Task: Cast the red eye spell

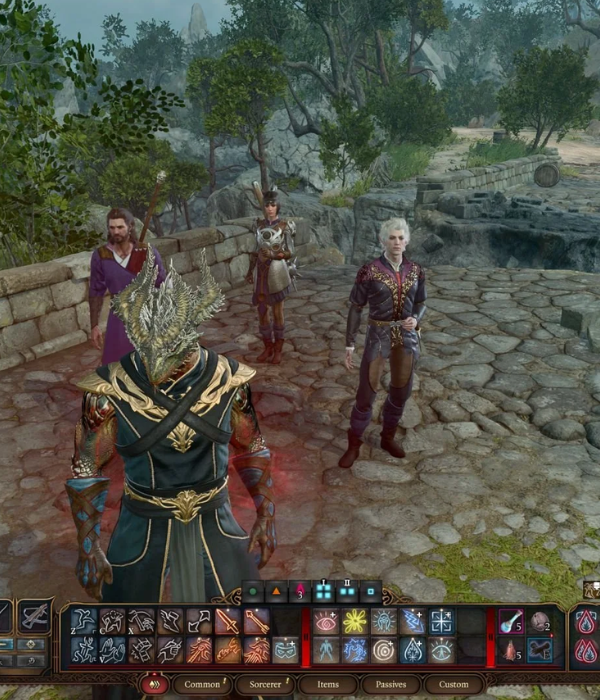Action: (326, 622)
